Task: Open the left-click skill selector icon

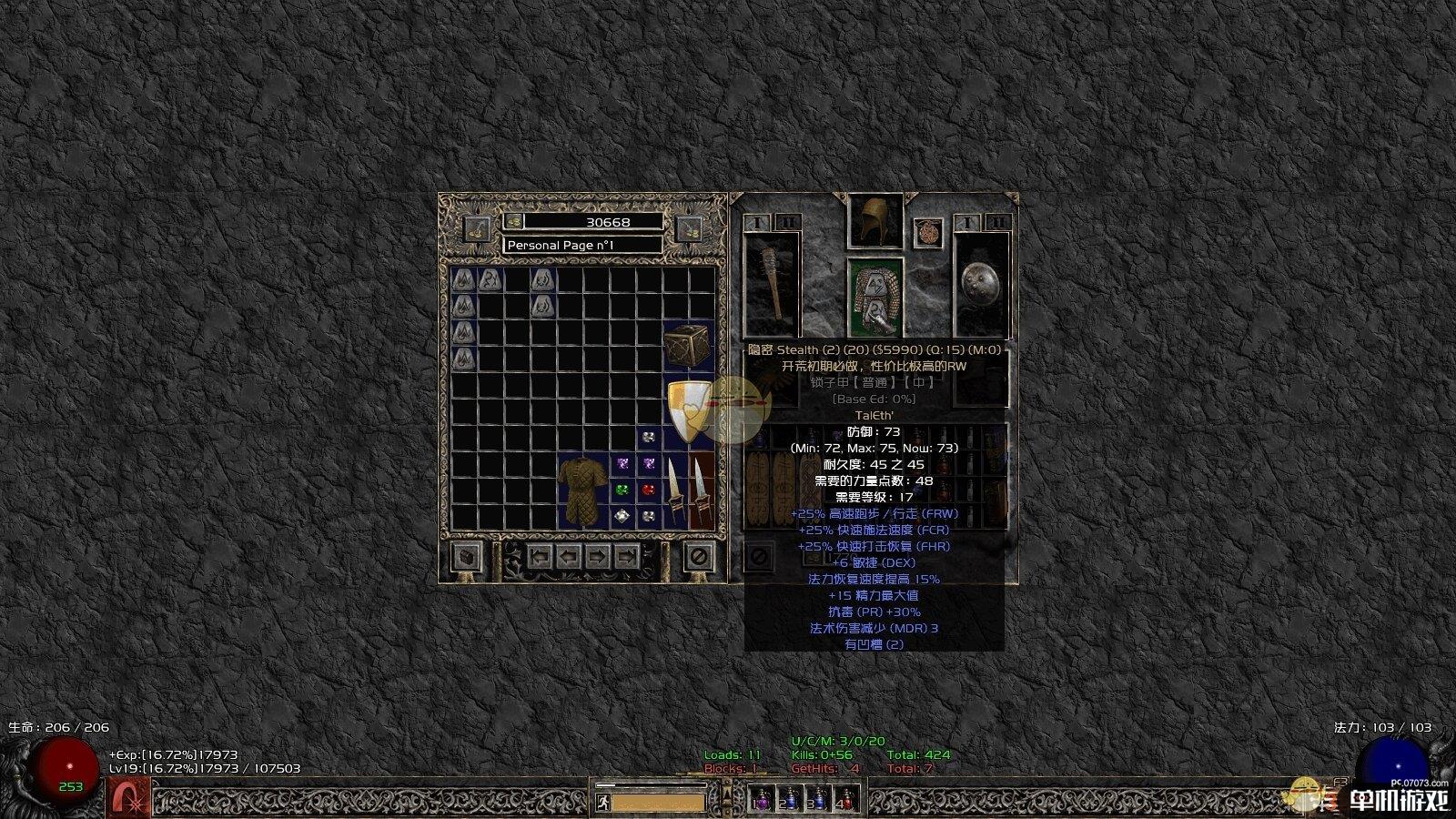Action: click(x=129, y=799)
